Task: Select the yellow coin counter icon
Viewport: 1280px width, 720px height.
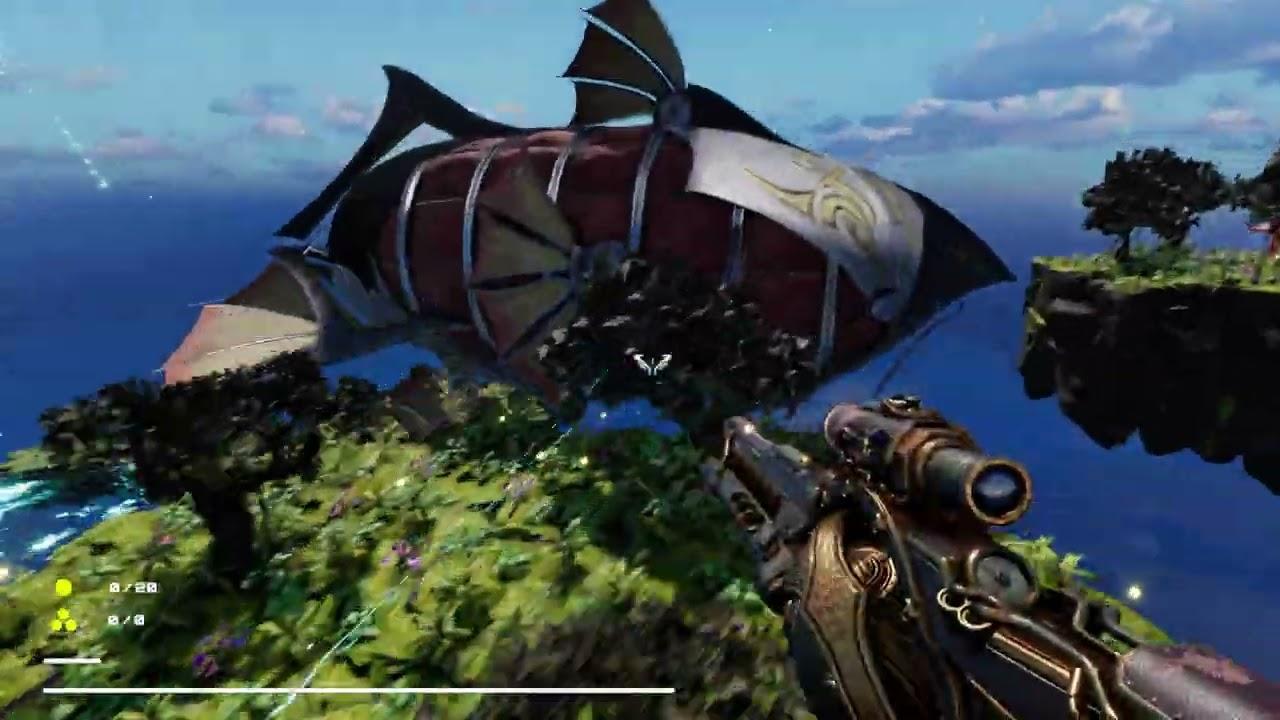Action: pyautogui.click(x=64, y=586)
